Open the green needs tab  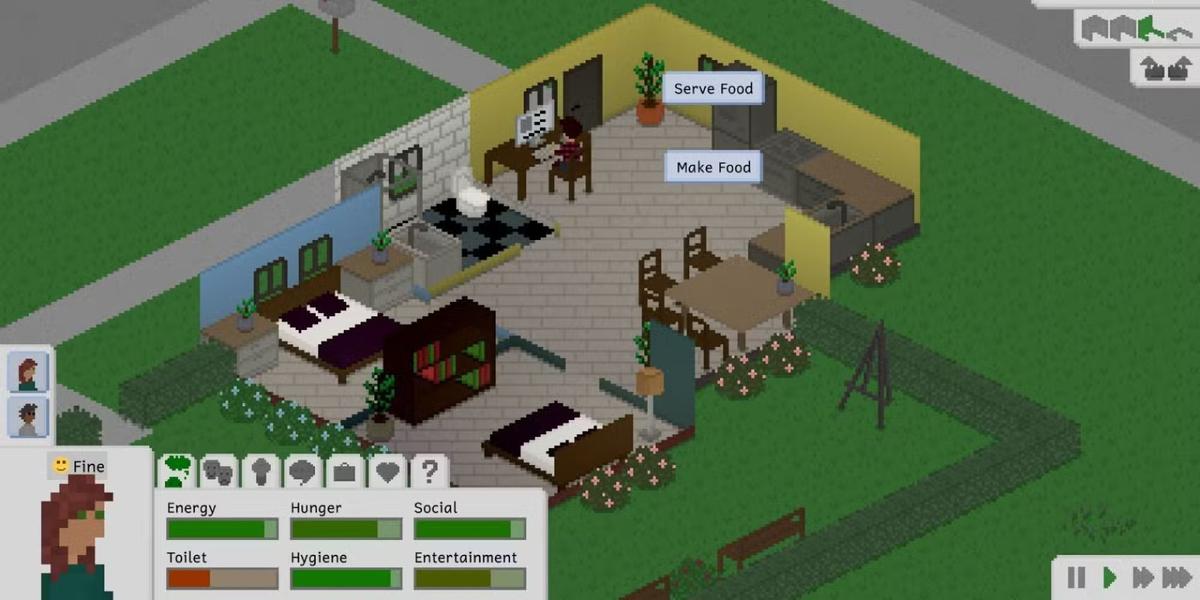(x=178, y=470)
